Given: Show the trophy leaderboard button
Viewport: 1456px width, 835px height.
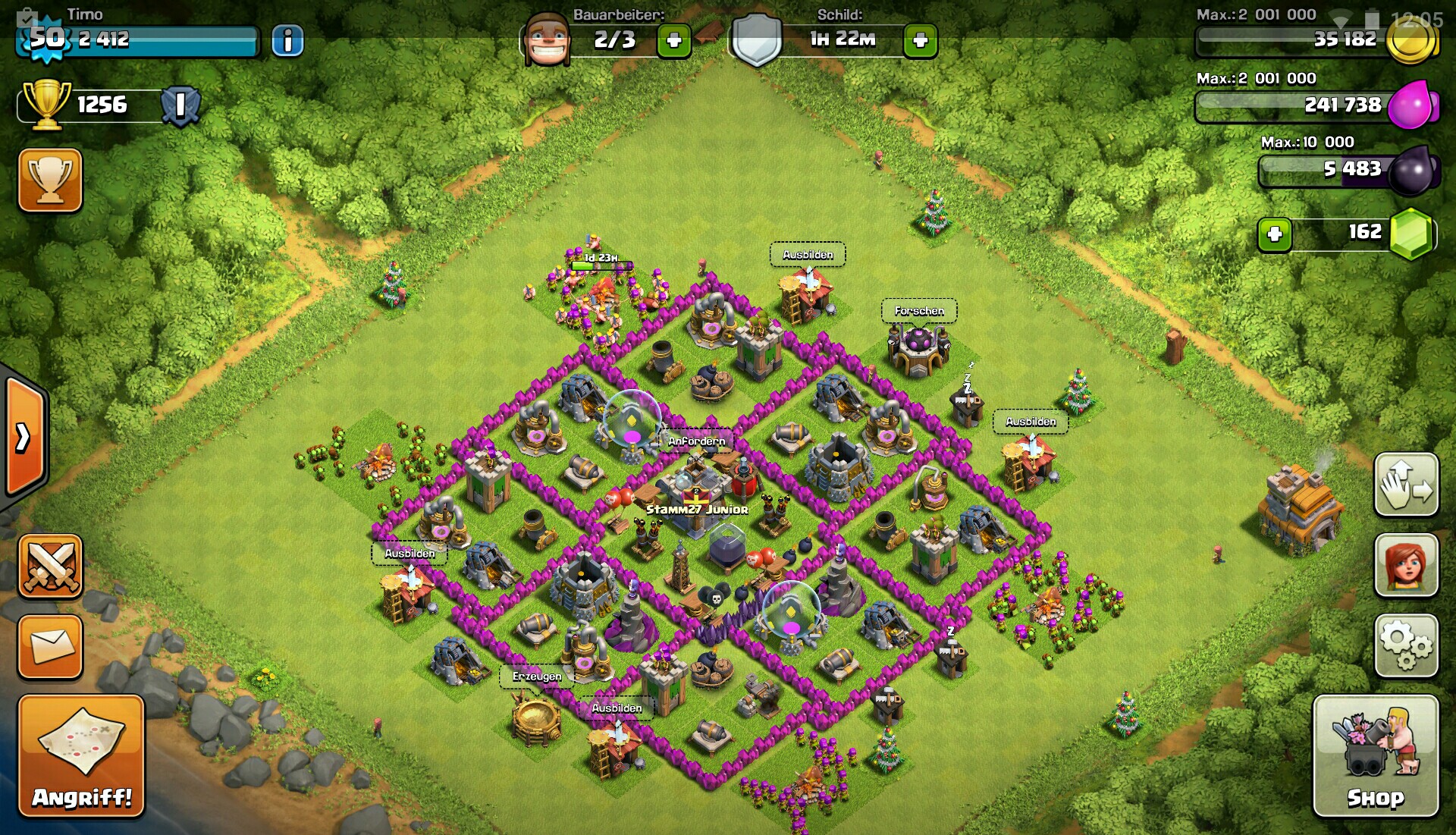Looking at the screenshot, I should tap(50, 180).
